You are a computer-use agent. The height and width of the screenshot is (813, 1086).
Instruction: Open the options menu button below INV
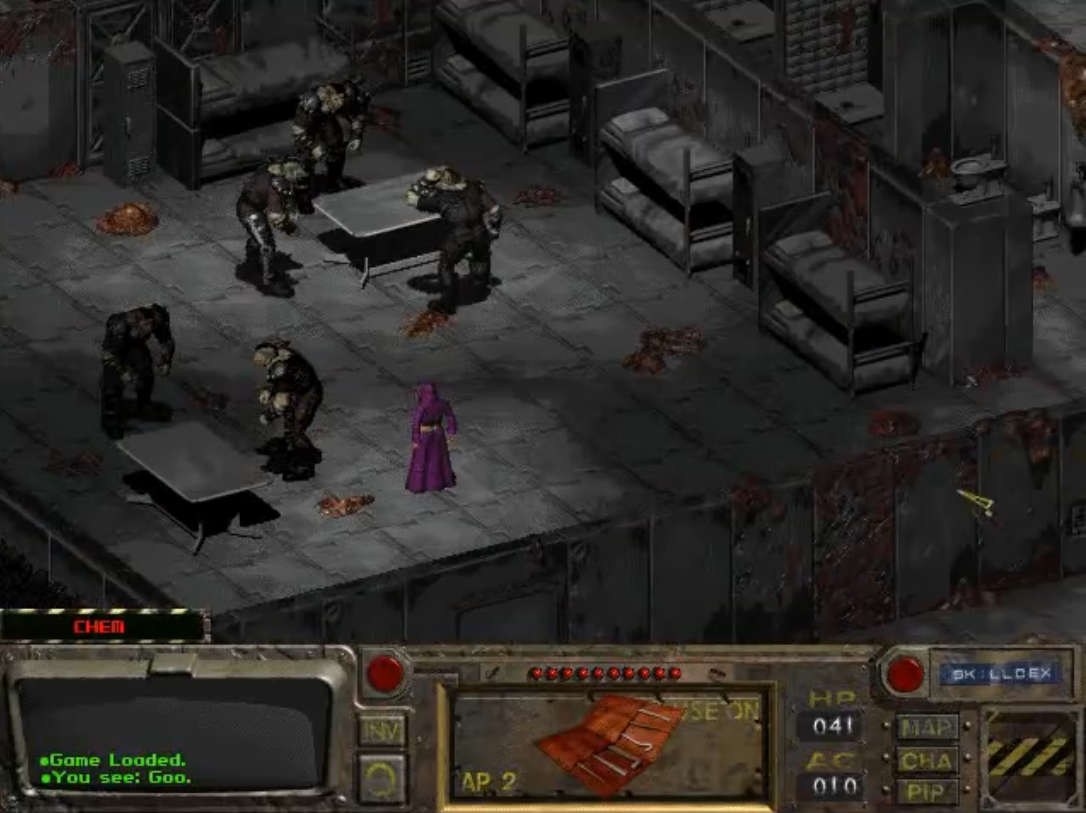382,778
